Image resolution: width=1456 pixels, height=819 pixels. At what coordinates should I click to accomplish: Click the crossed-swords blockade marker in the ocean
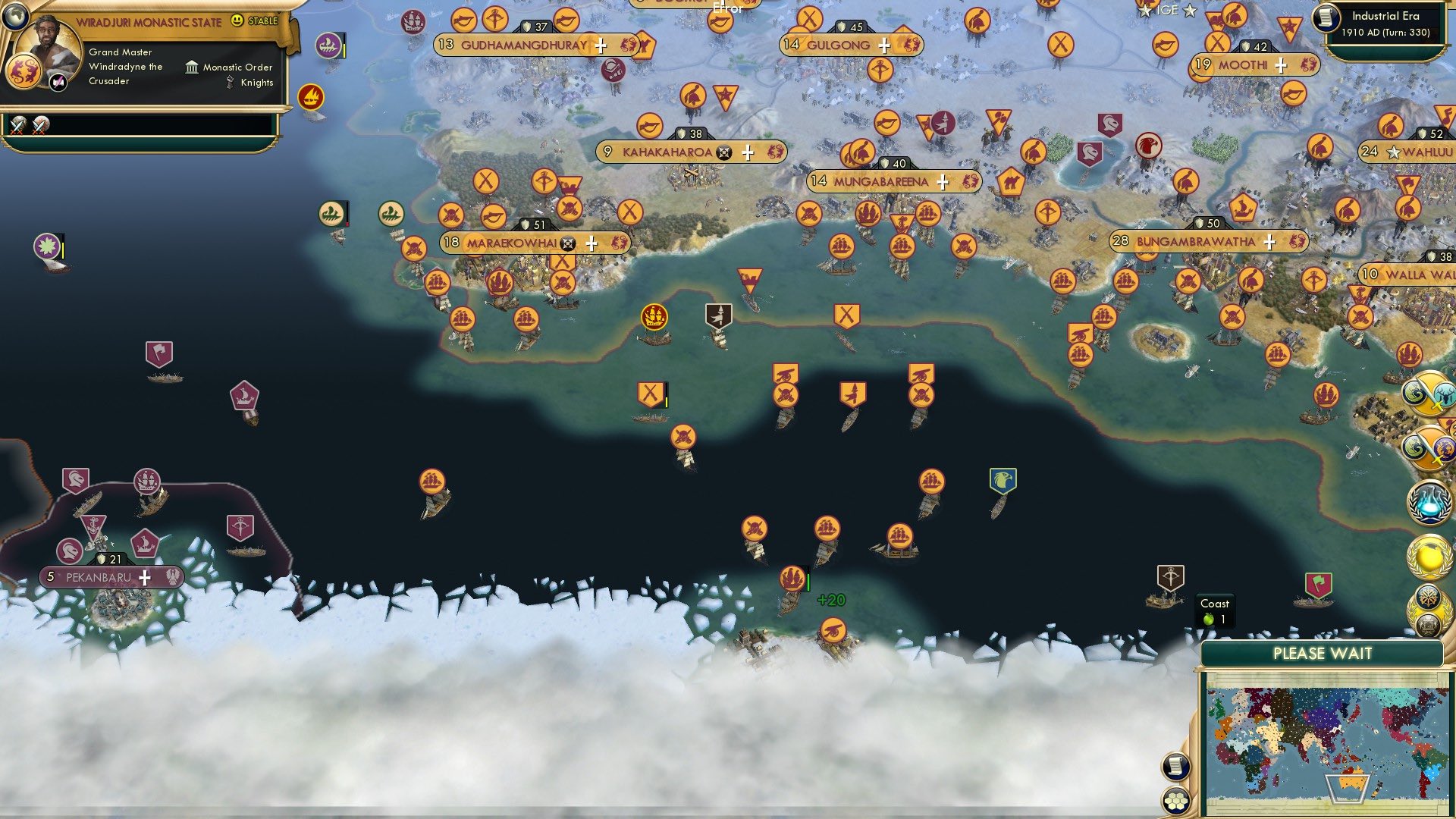(x=846, y=312)
